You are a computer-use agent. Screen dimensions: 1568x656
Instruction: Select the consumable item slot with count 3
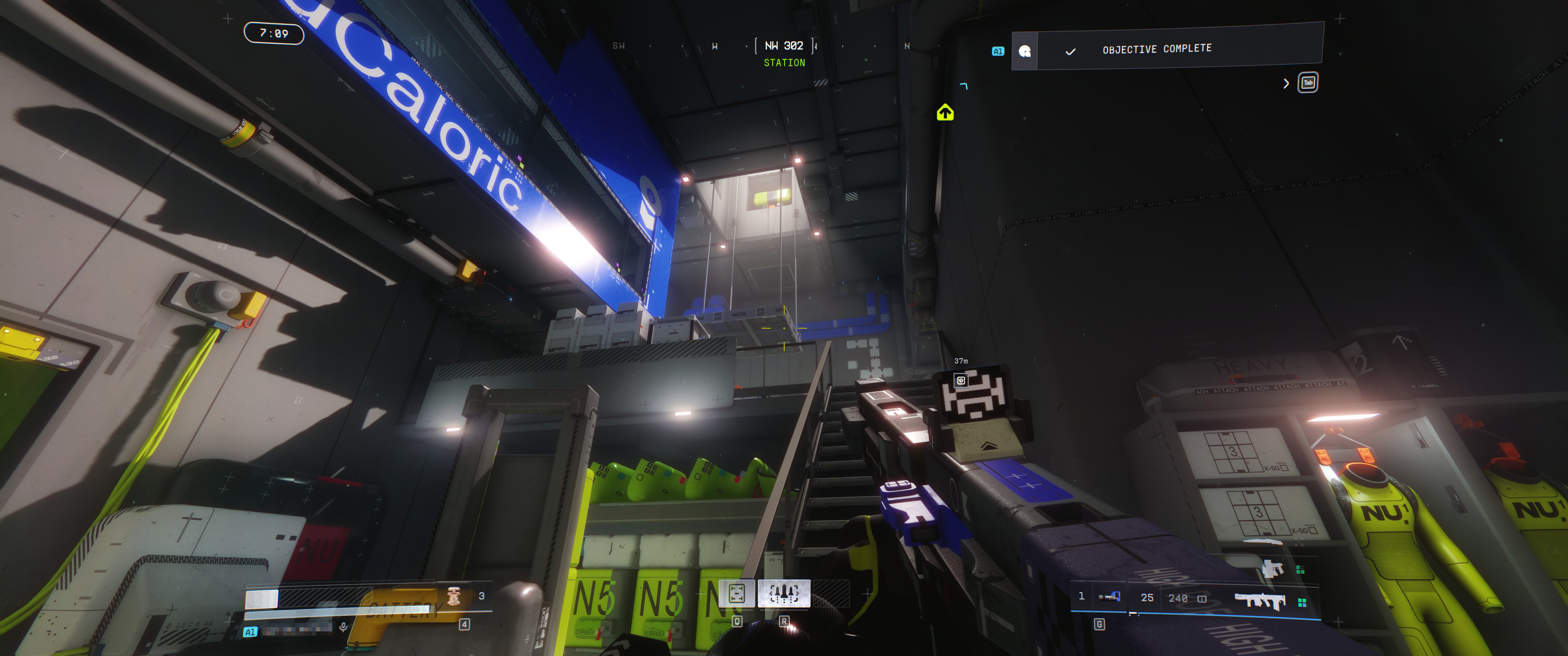(x=454, y=596)
